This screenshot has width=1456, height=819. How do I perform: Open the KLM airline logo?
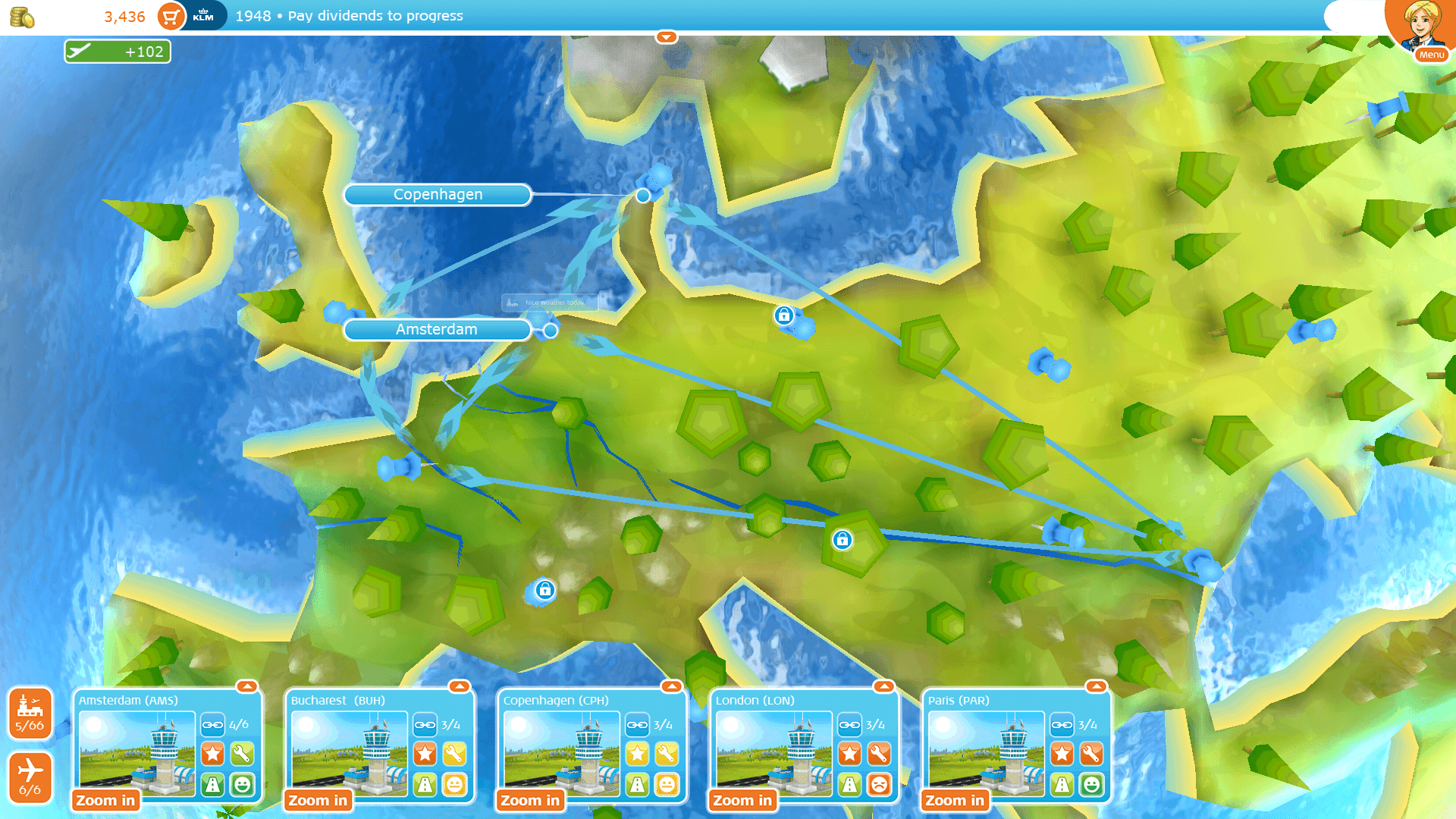[x=203, y=16]
